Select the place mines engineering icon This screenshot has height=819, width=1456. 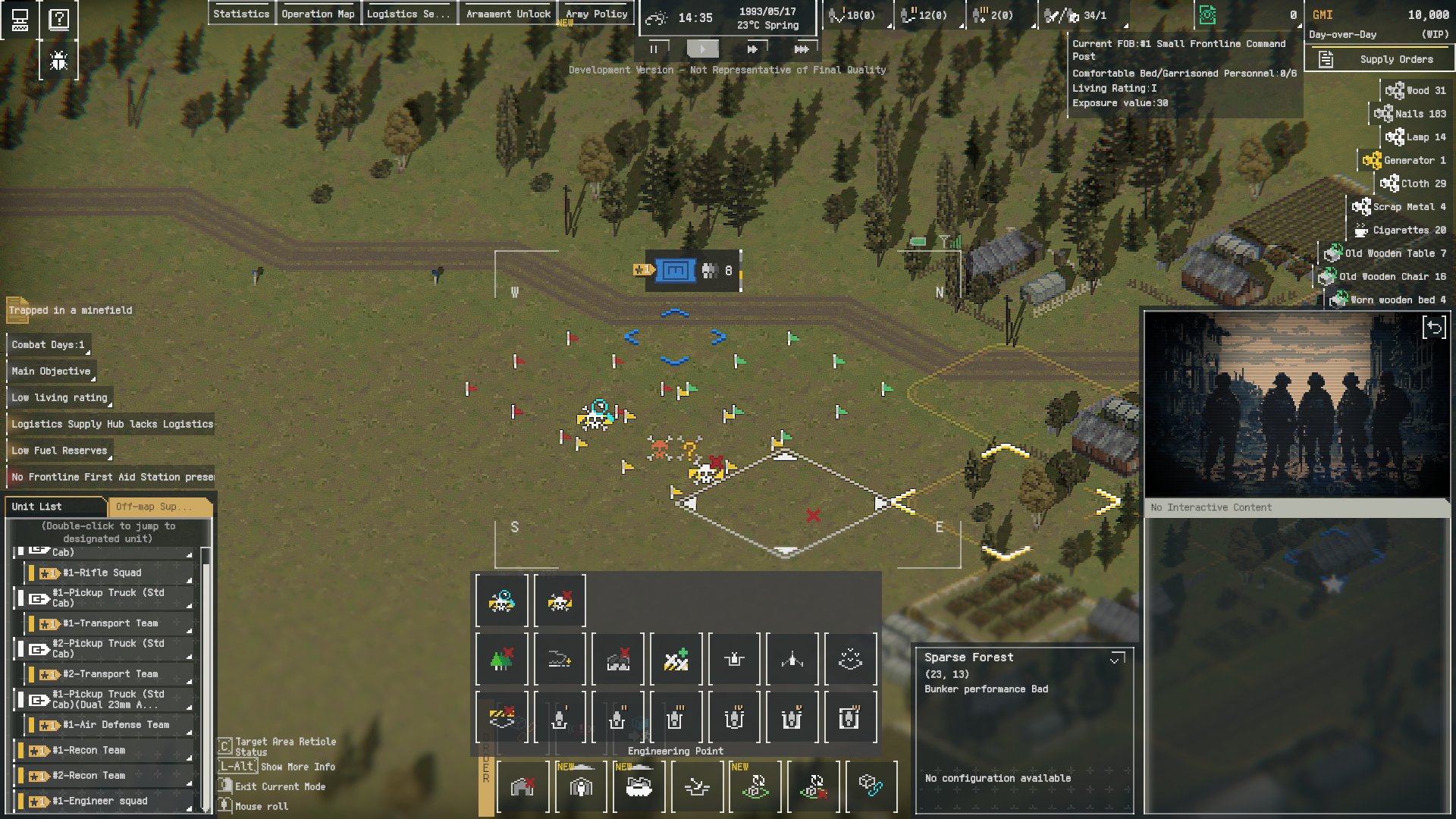point(501,601)
